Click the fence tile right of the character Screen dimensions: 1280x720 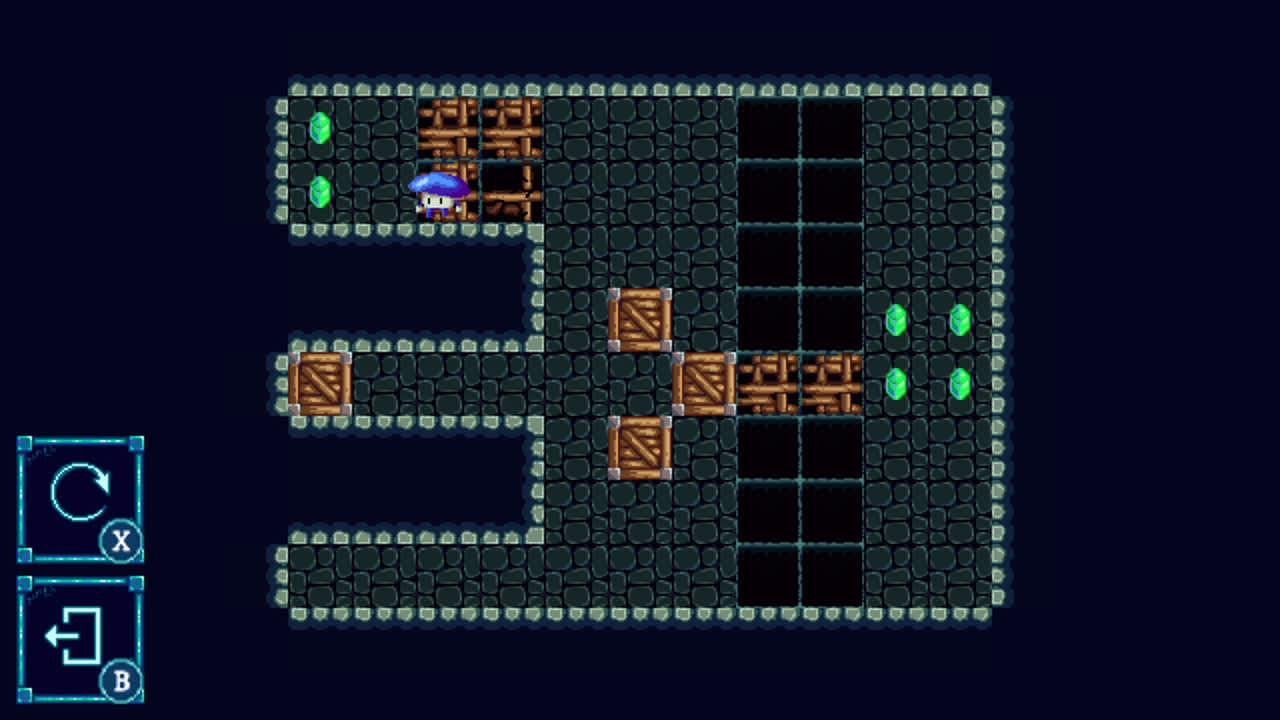coord(512,195)
